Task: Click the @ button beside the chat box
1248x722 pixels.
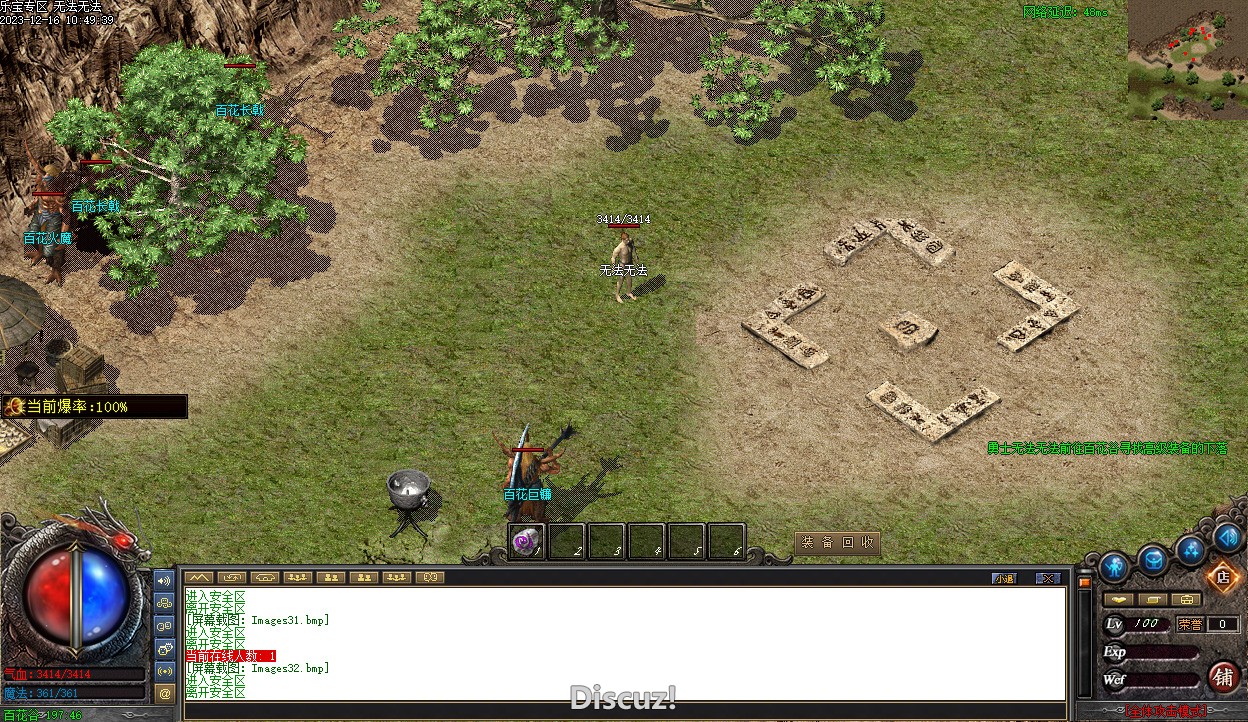Action: (x=165, y=692)
